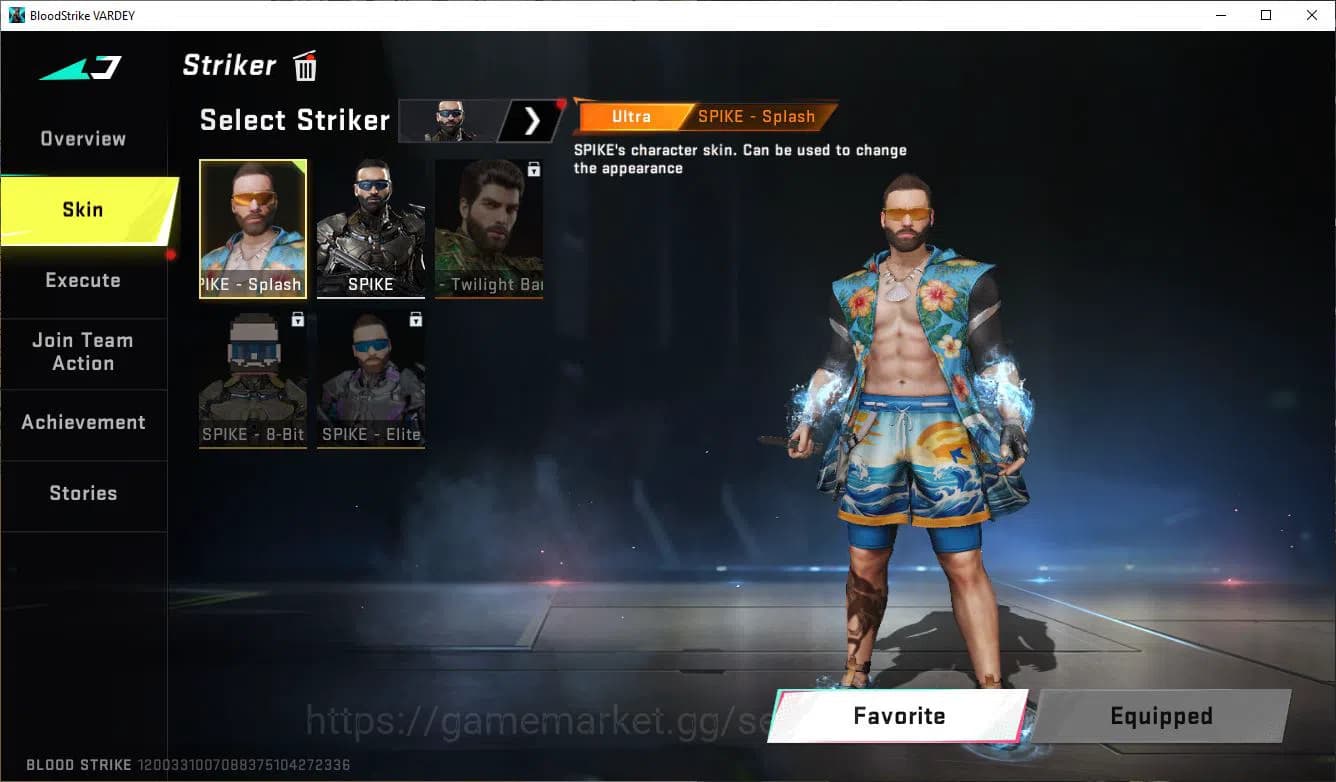1336x782 pixels.
Task: Switch to the Skin tab
Action: pyautogui.click(x=82, y=209)
